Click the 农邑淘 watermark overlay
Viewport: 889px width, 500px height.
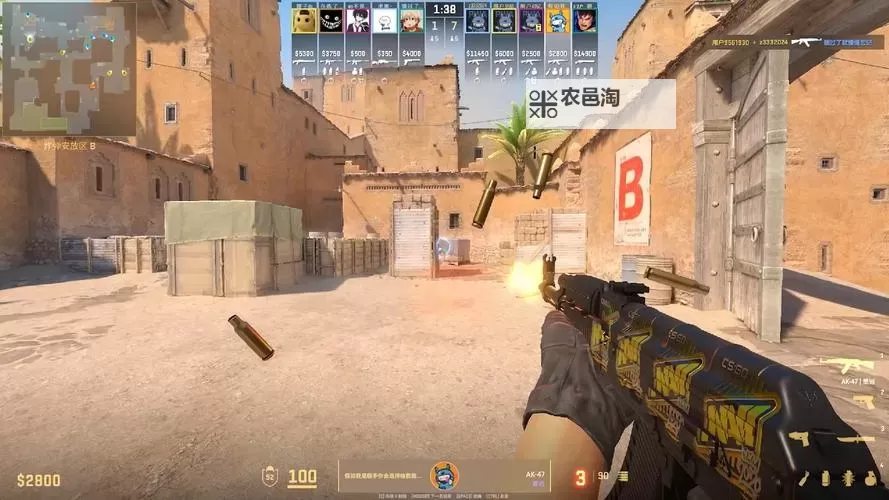[600, 103]
